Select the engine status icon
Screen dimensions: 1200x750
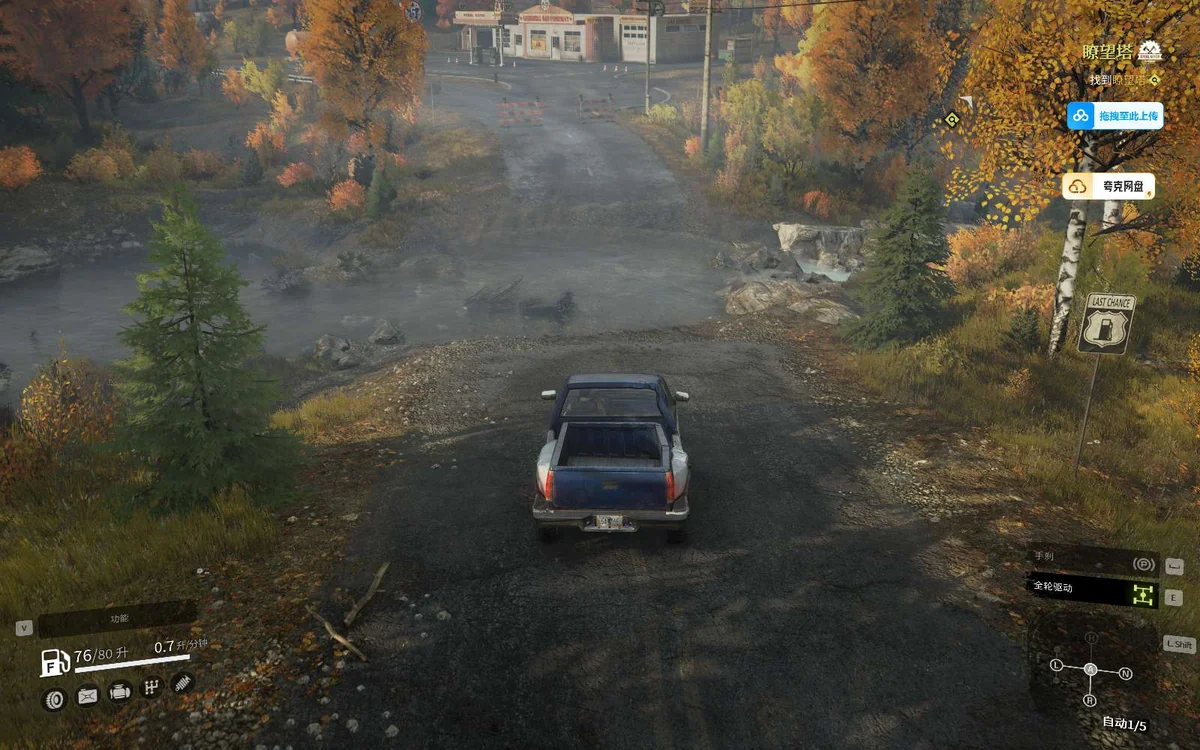[120, 692]
